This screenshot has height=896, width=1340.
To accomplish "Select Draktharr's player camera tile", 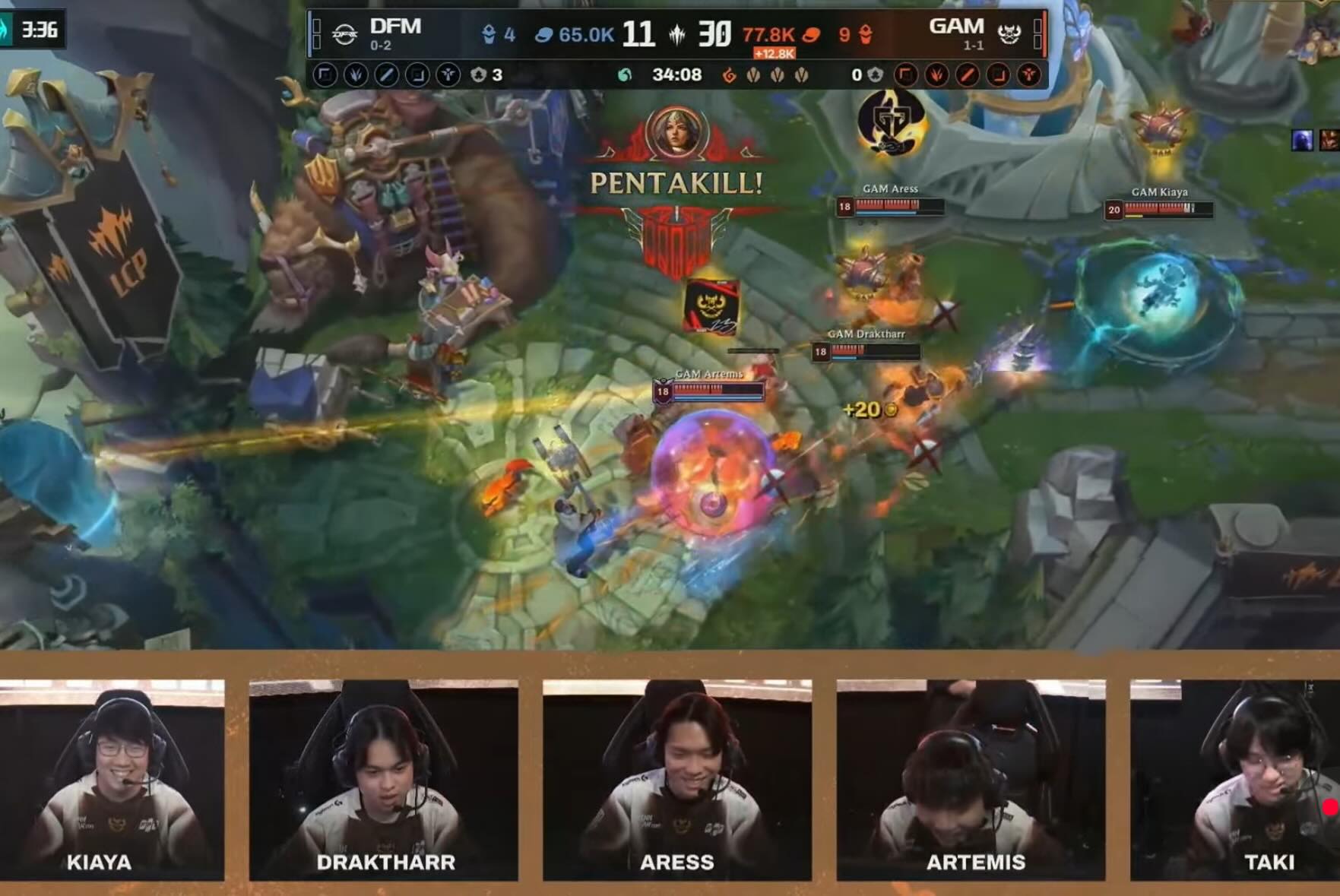I will (x=384, y=779).
